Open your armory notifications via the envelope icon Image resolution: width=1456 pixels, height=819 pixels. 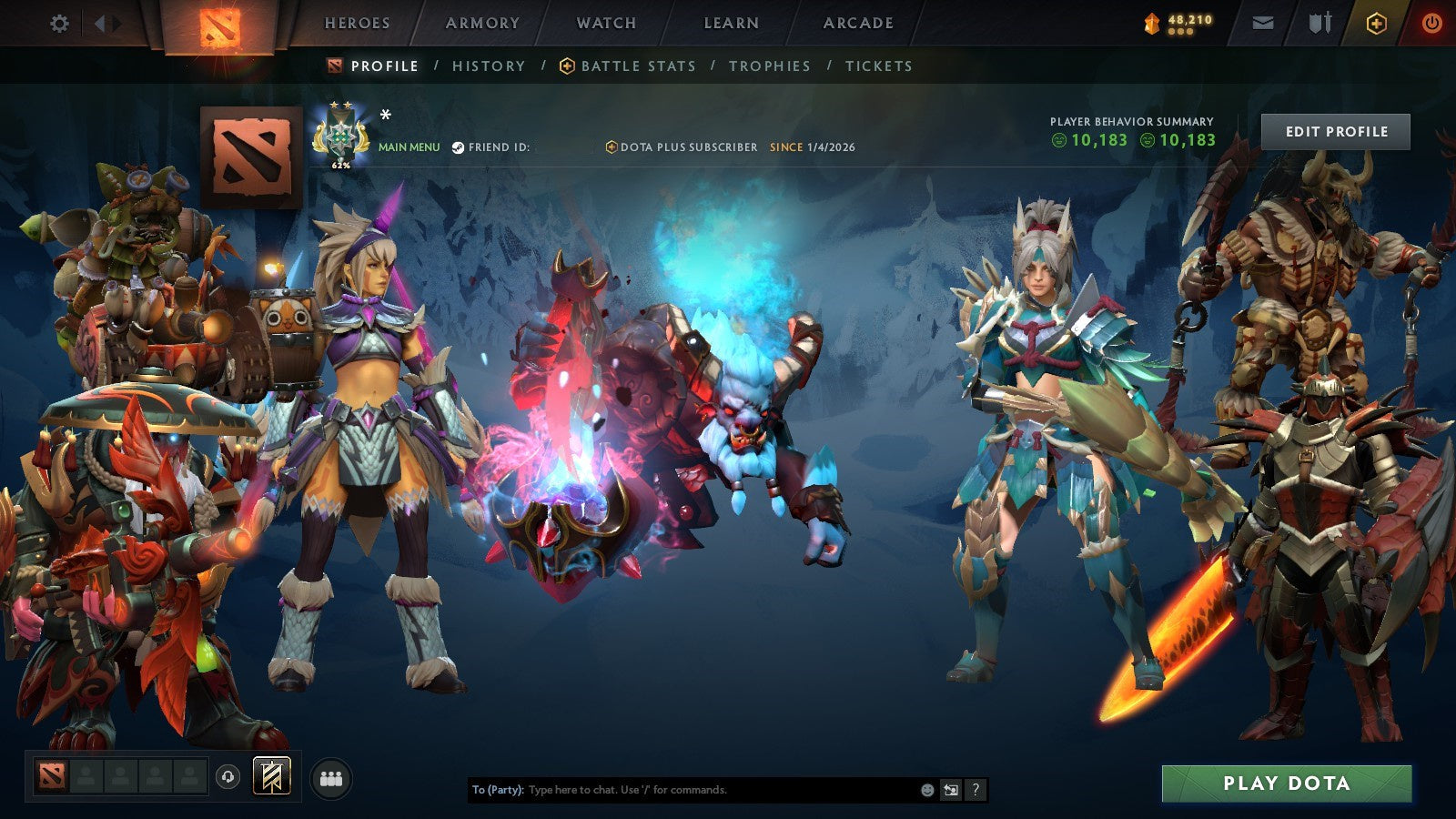(x=1264, y=24)
